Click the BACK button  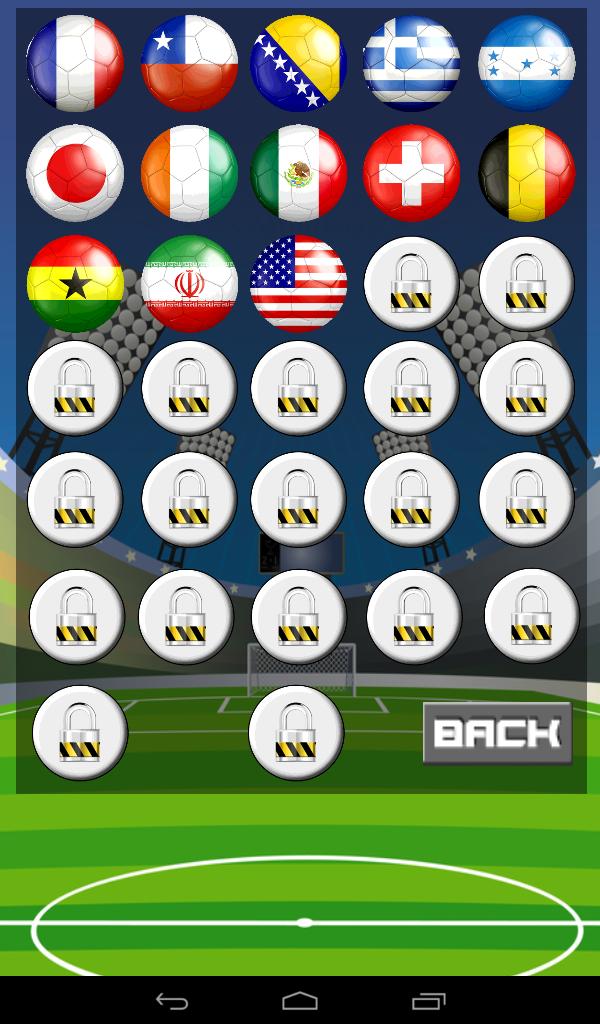pos(497,733)
